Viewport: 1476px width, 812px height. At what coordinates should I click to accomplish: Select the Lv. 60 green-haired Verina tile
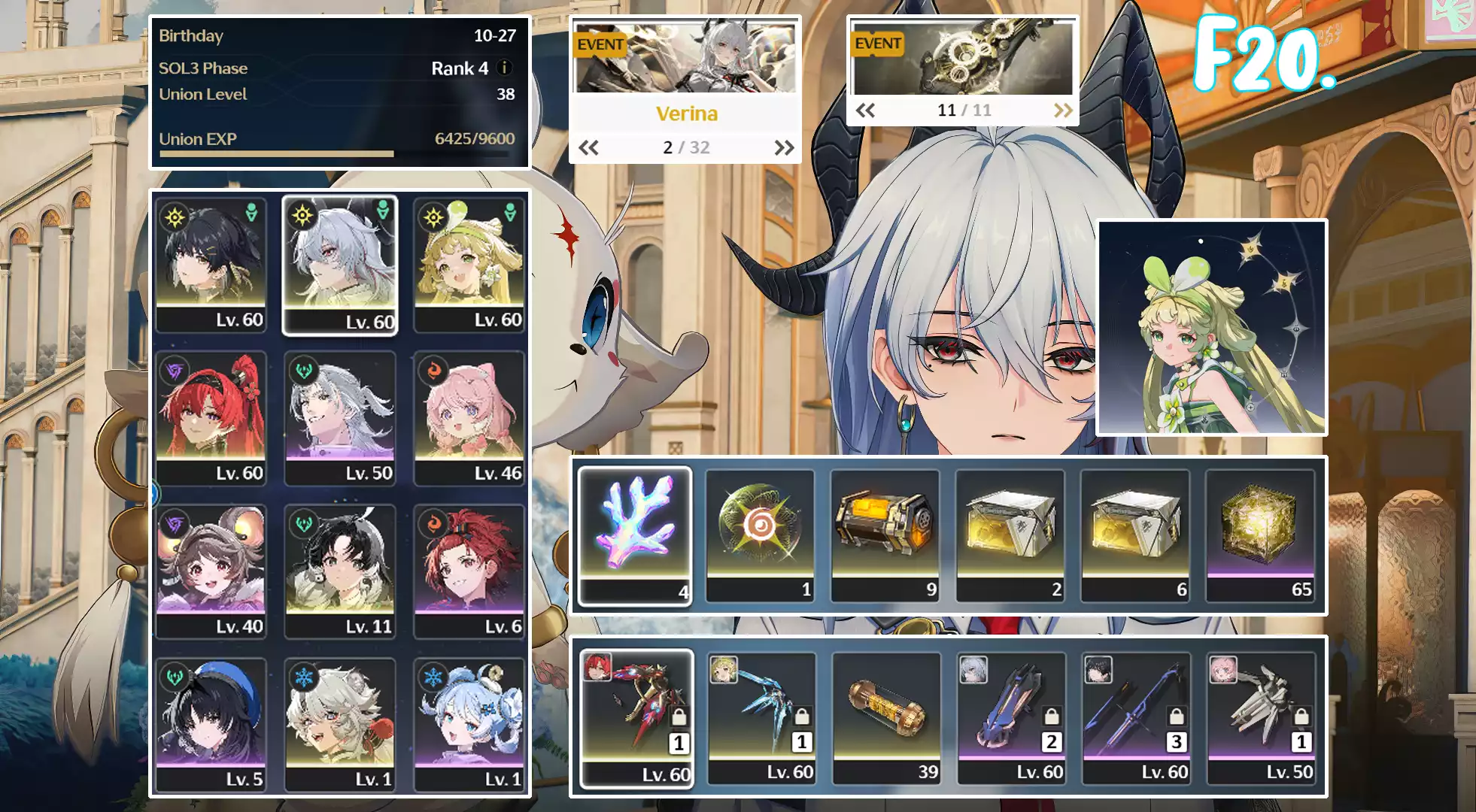469,265
